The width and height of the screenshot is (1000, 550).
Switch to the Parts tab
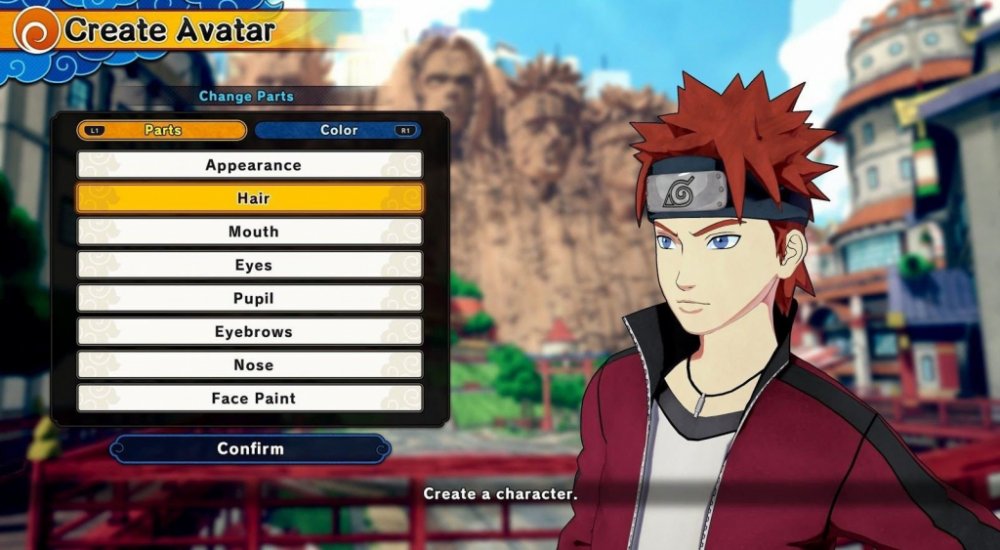tap(162, 130)
